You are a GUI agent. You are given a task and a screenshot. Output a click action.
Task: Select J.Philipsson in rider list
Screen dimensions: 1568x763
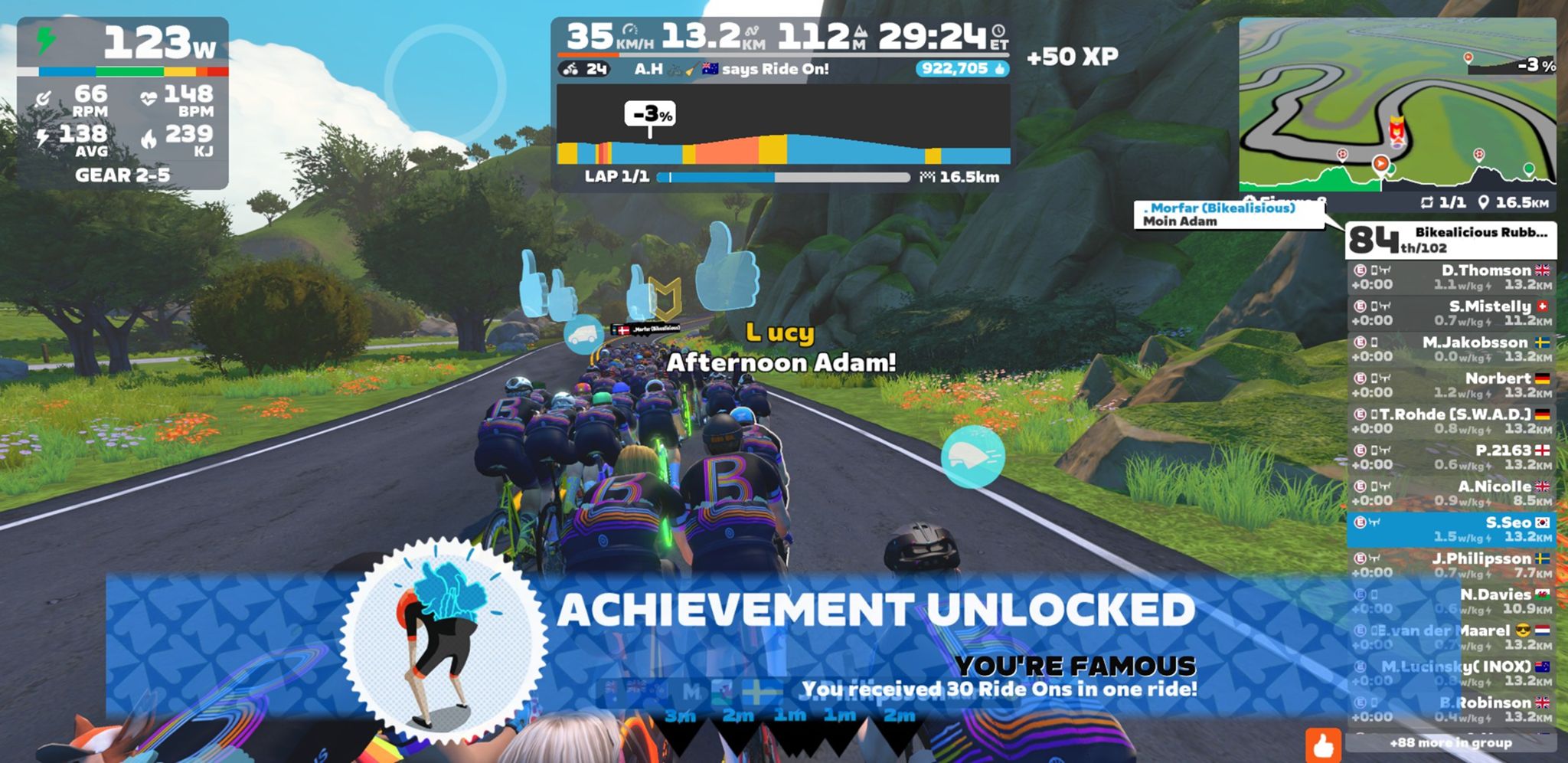tap(1451, 565)
